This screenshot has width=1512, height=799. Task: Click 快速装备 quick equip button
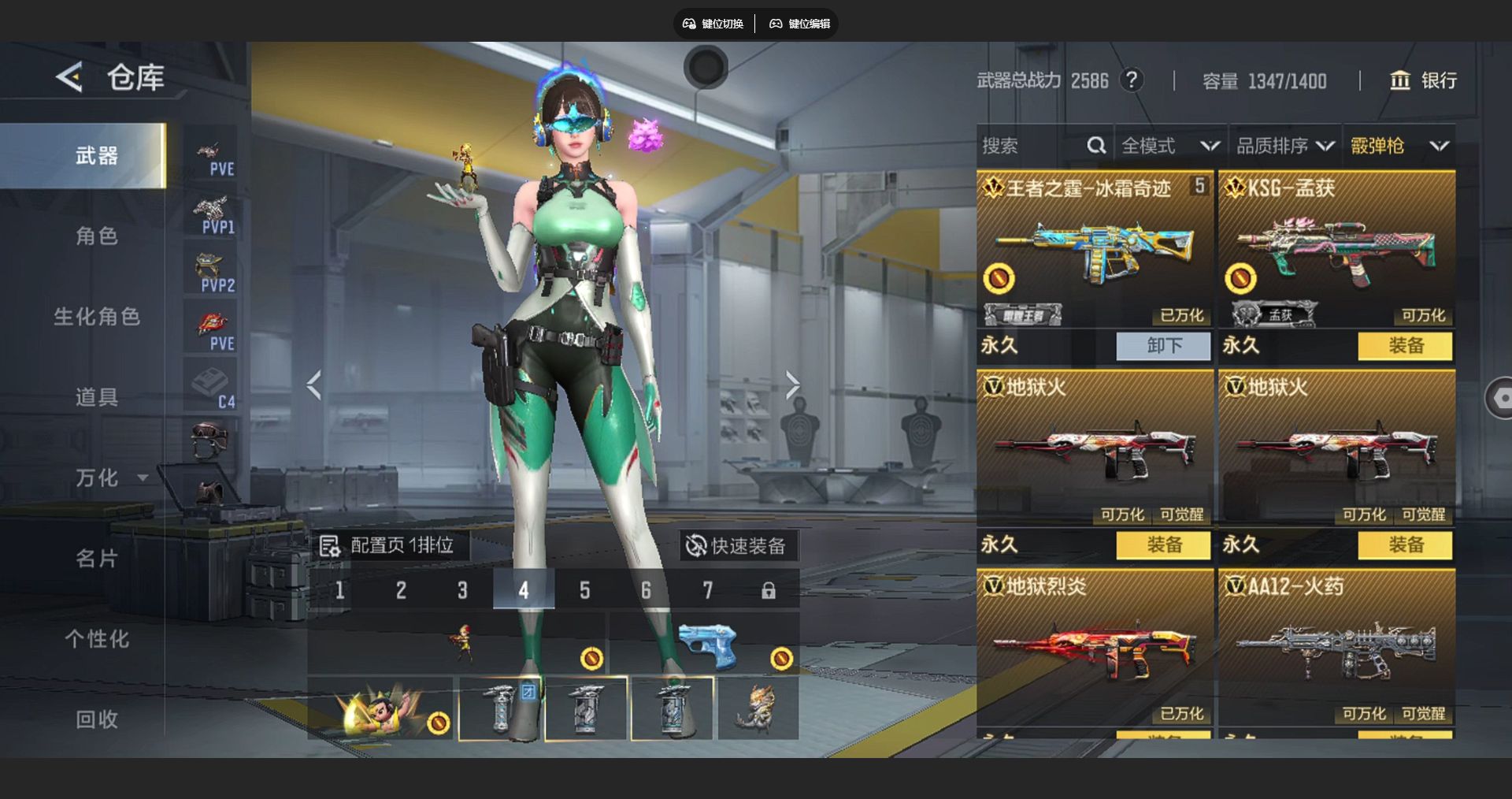pyautogui.click(x=737, y=546)
